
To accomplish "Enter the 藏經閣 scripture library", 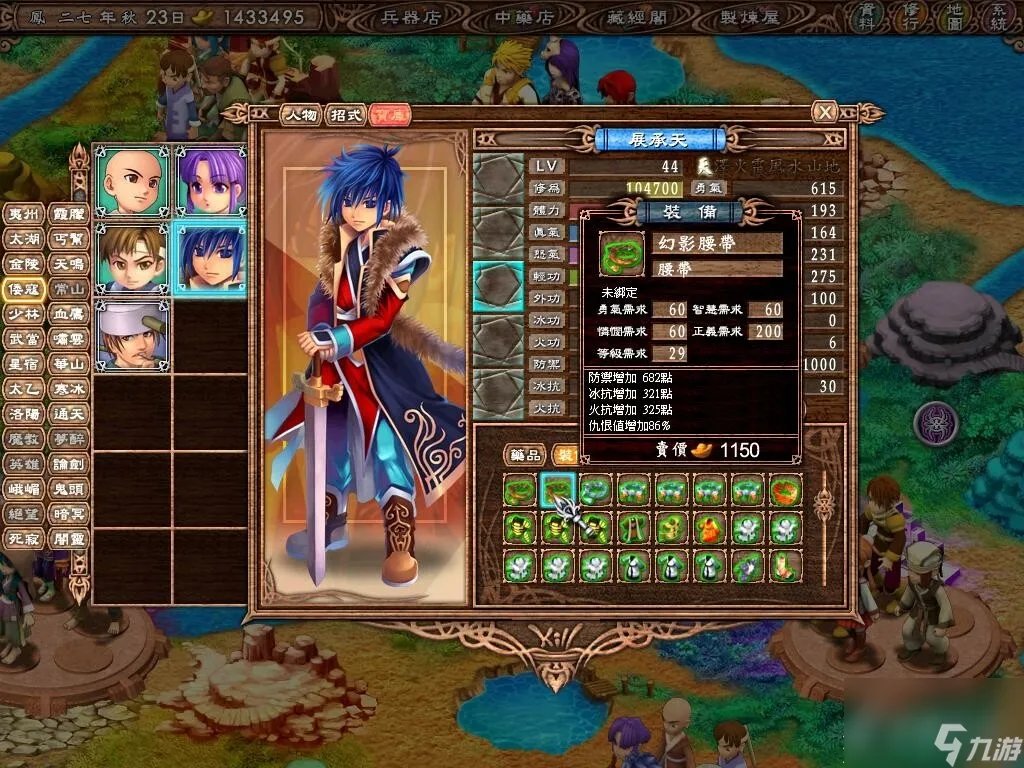I will (x=637, y=17).
